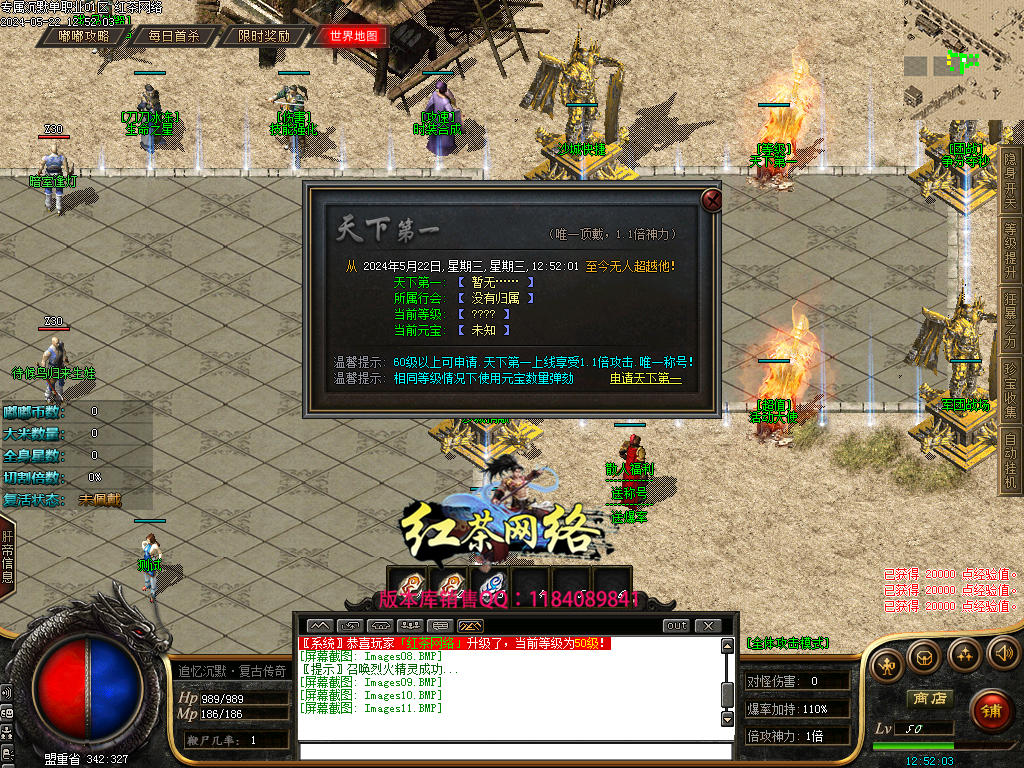Close the chat window with its X button
This screenshot has width=1024, height=768.
(707, 626)
